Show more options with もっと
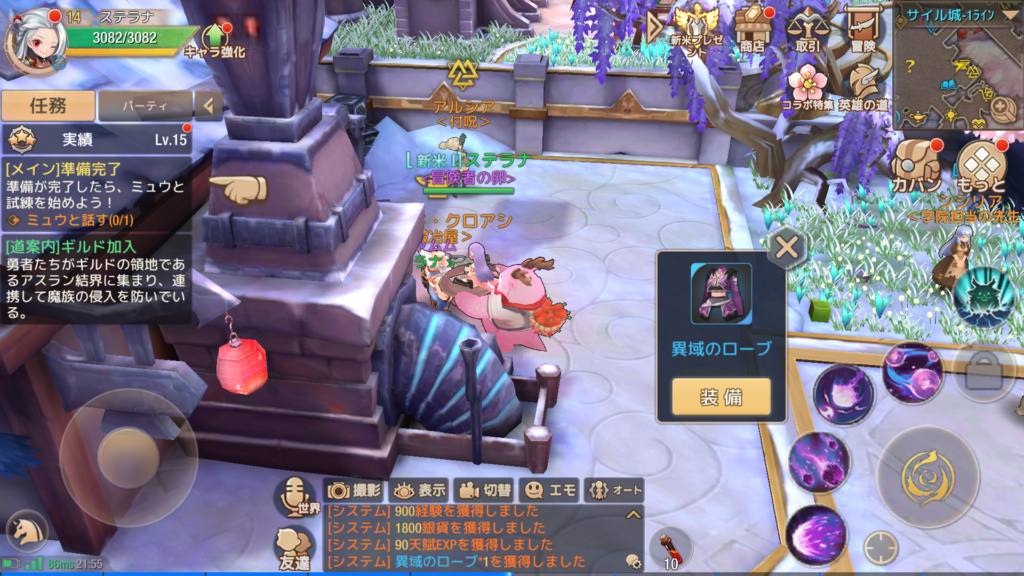The image size is (1024, 576). [980, 167]
